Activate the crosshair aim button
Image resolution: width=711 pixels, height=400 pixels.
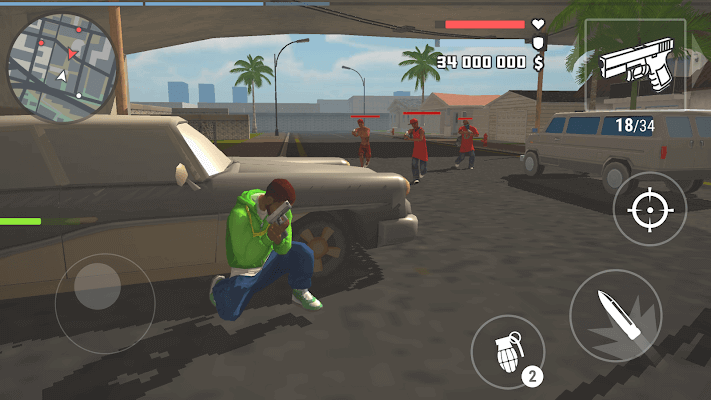coord(649,208)
